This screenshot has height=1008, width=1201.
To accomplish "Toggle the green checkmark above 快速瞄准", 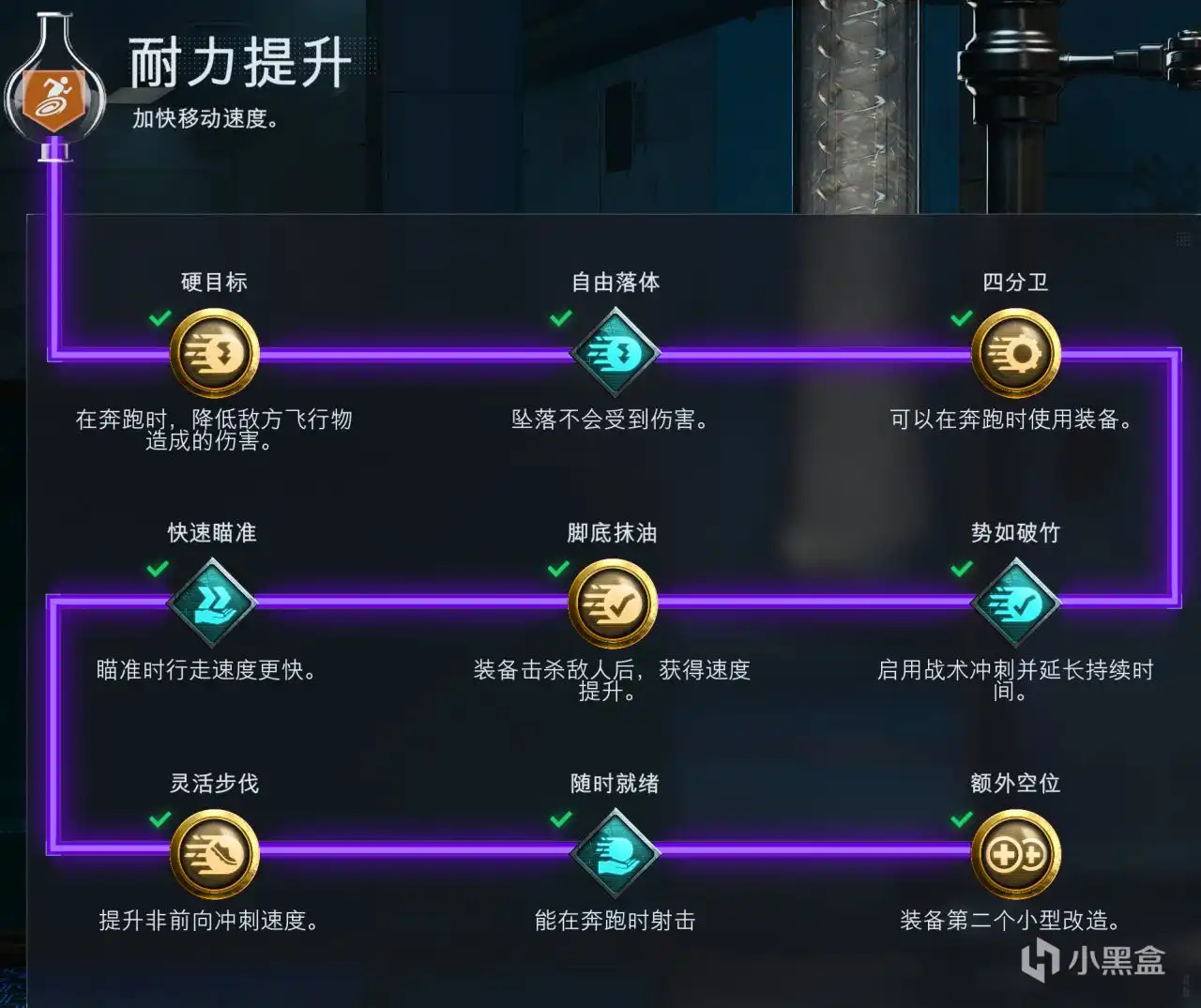I will pyautogui.click(x=155, y=569).
